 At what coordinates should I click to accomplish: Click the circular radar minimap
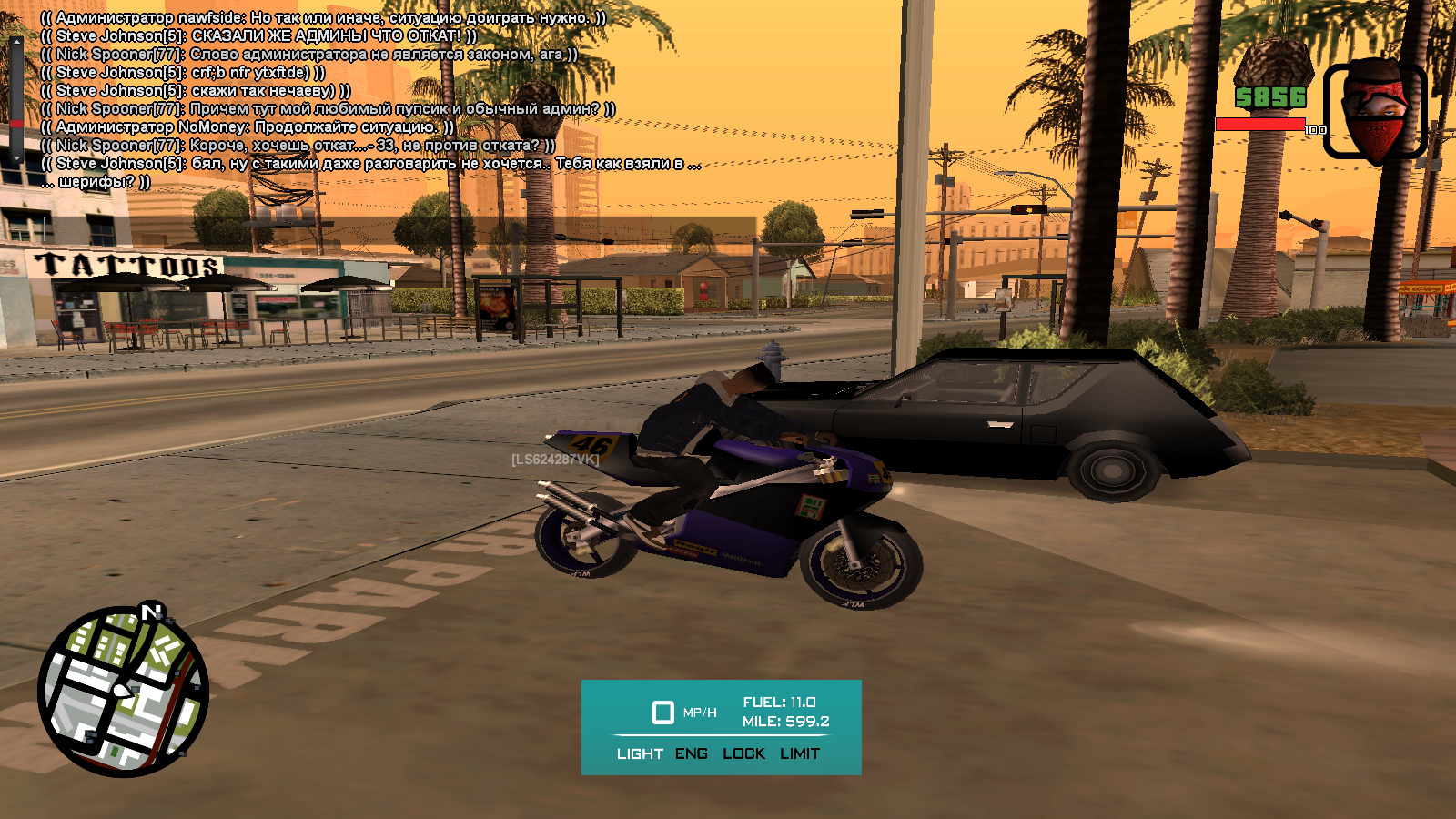tap(123, 692)
